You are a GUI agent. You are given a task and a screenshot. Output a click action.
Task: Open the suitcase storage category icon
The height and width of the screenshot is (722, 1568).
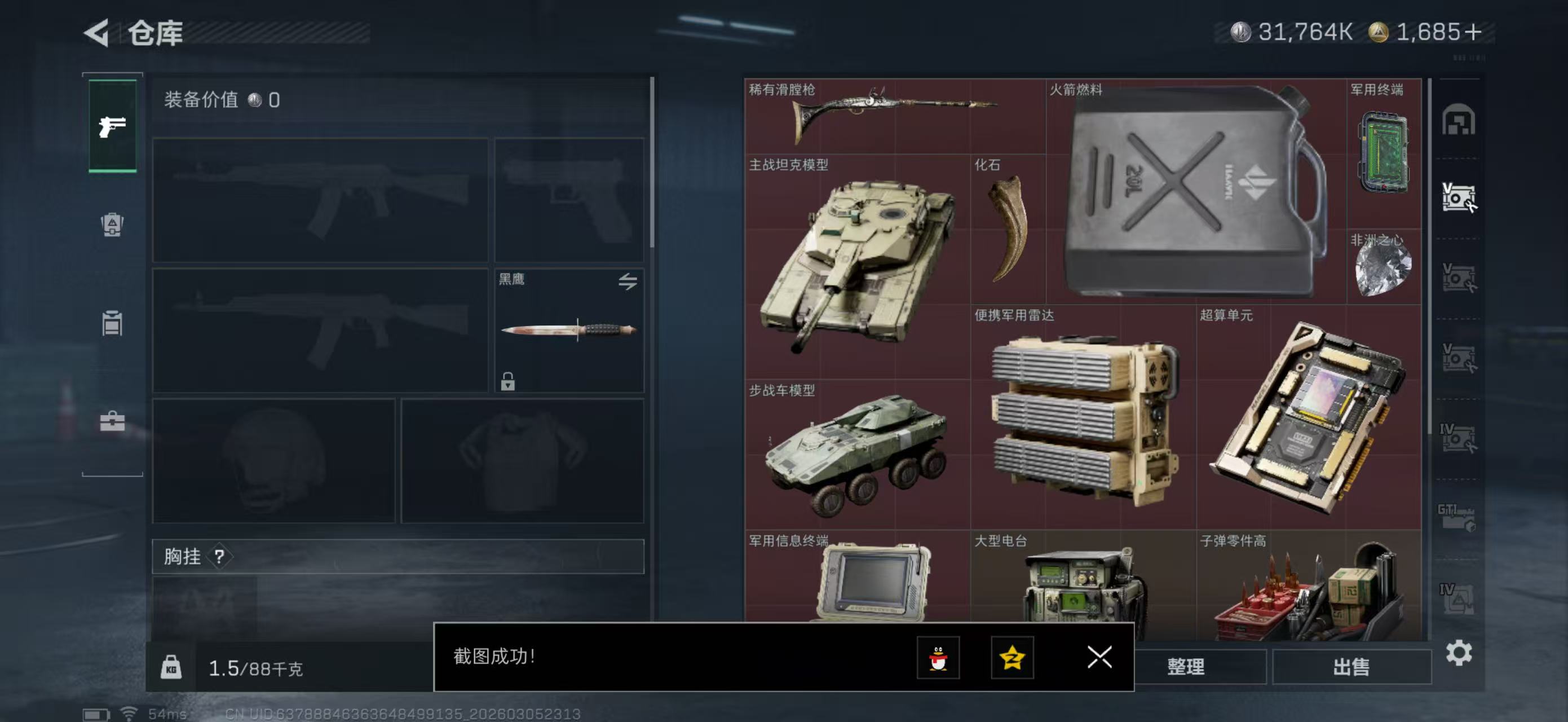(113, 422)
